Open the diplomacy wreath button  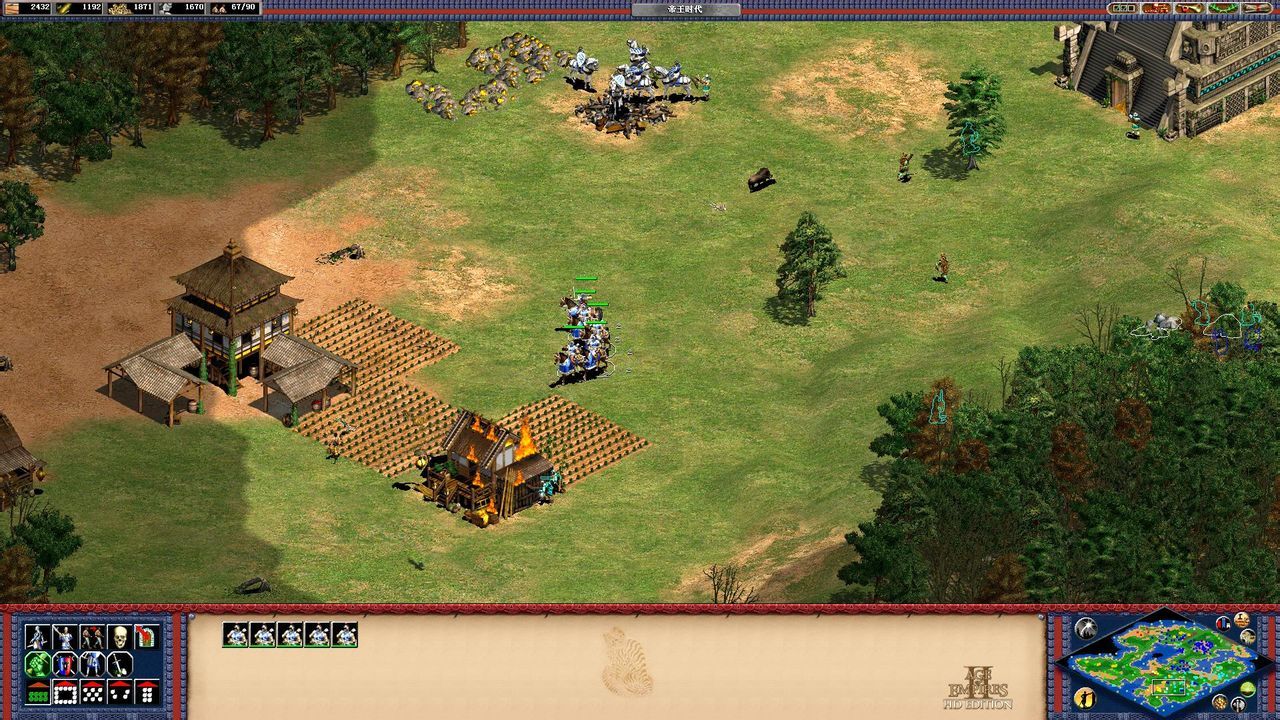[1222, 8]
